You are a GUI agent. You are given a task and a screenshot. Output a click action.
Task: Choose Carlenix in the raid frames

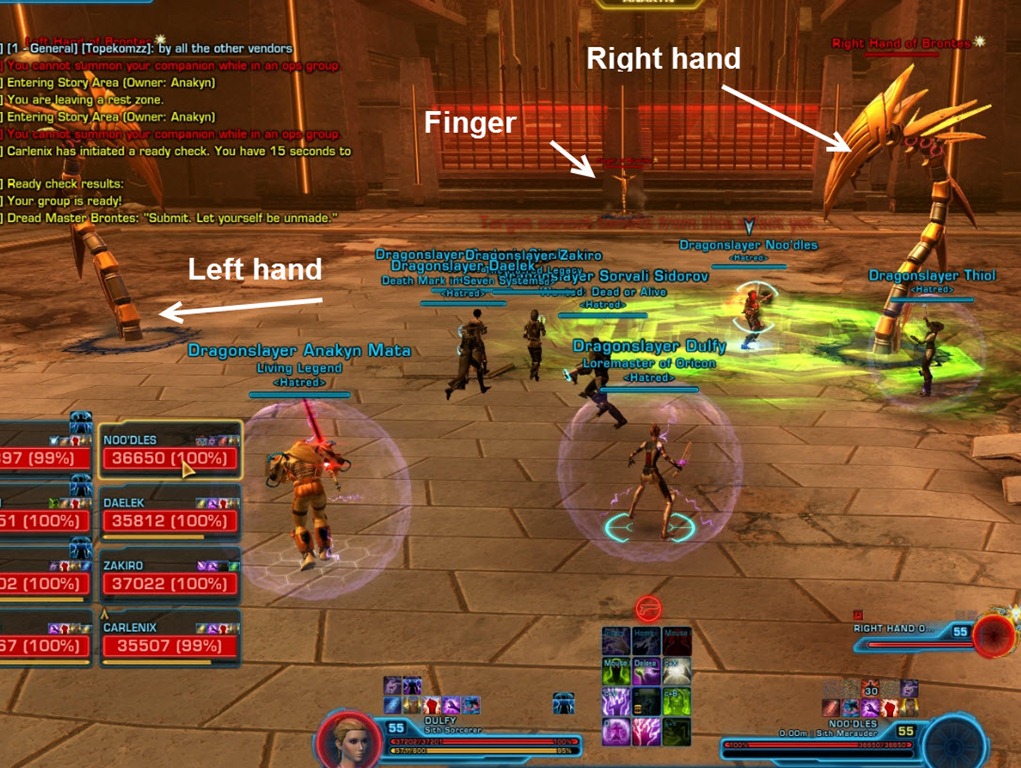click(x=170, y=645)
